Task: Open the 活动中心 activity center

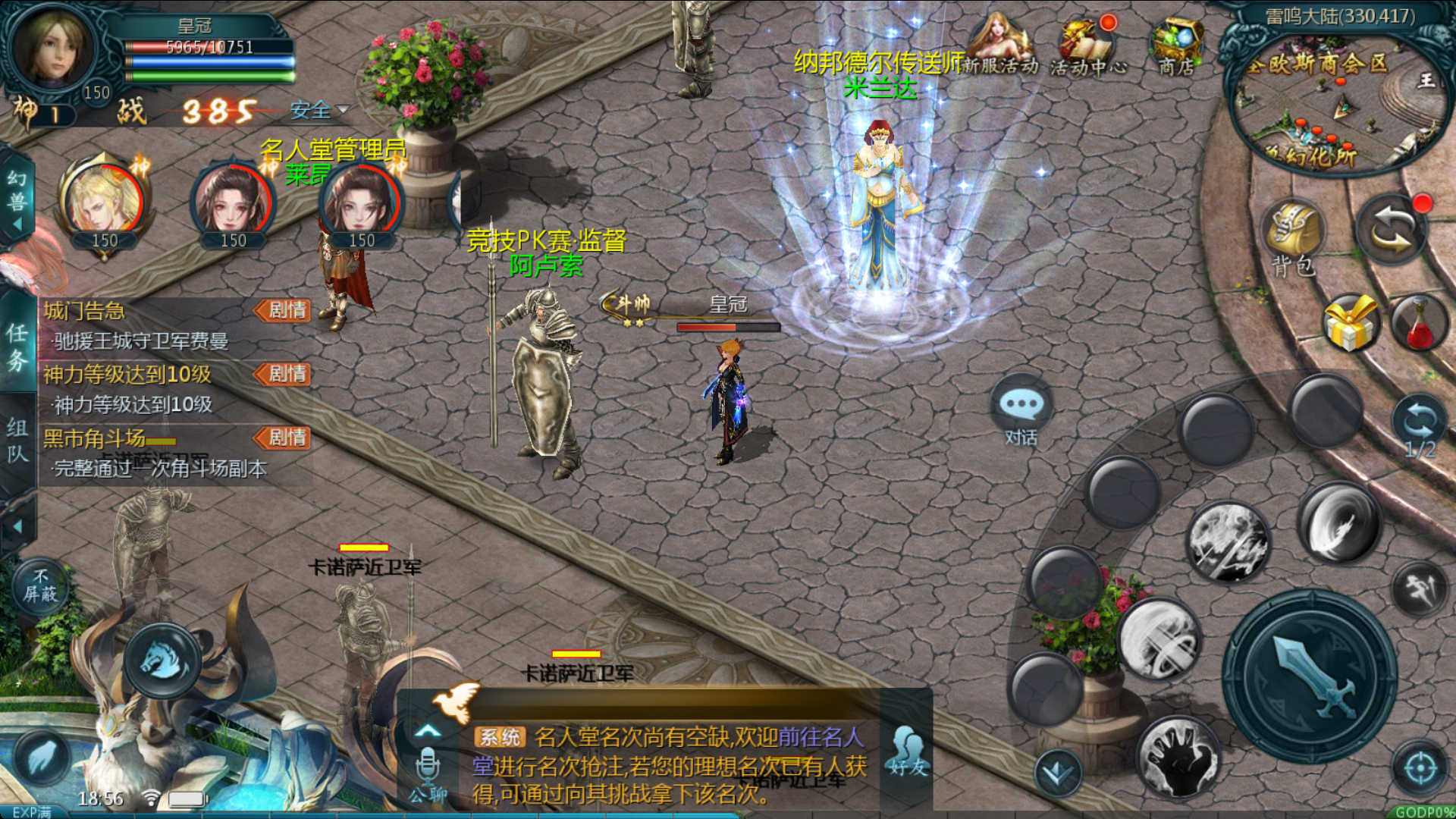Action: [1087, 47]
